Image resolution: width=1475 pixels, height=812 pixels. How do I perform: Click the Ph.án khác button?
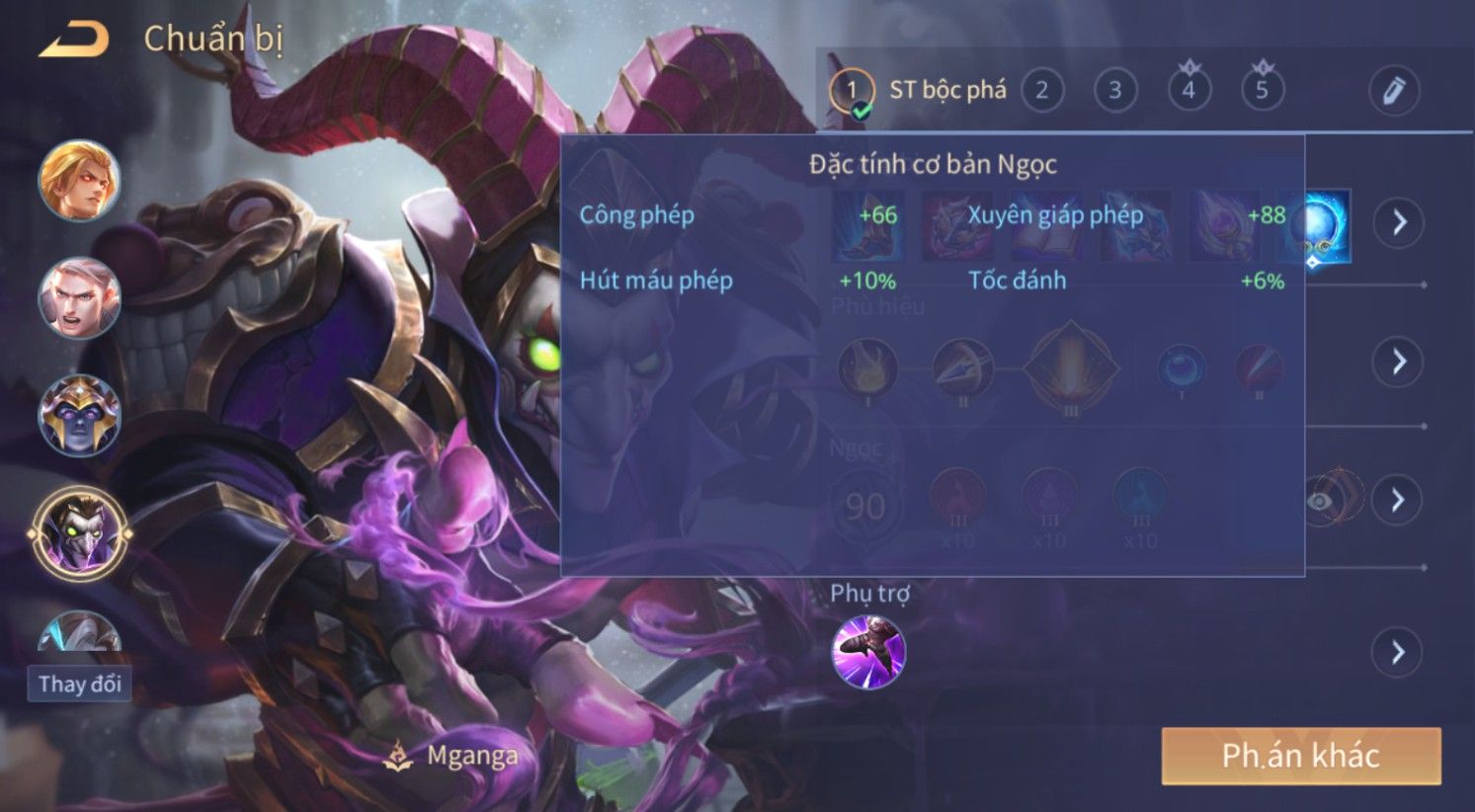pos(1300,756)
